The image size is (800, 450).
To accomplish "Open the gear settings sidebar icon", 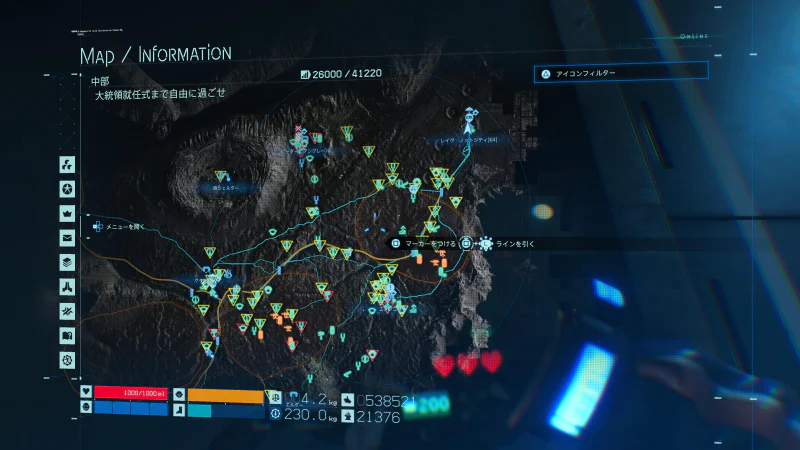I will pos(68,359).
